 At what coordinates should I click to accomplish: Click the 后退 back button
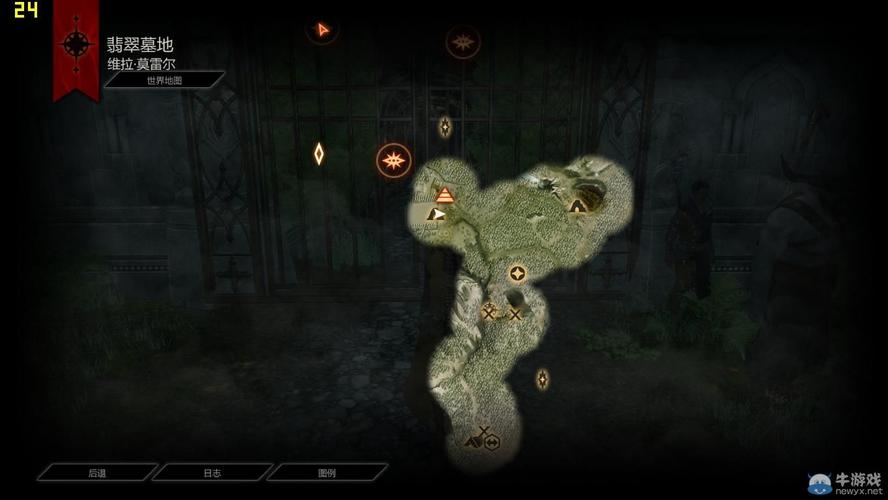[x=97, y=473]
